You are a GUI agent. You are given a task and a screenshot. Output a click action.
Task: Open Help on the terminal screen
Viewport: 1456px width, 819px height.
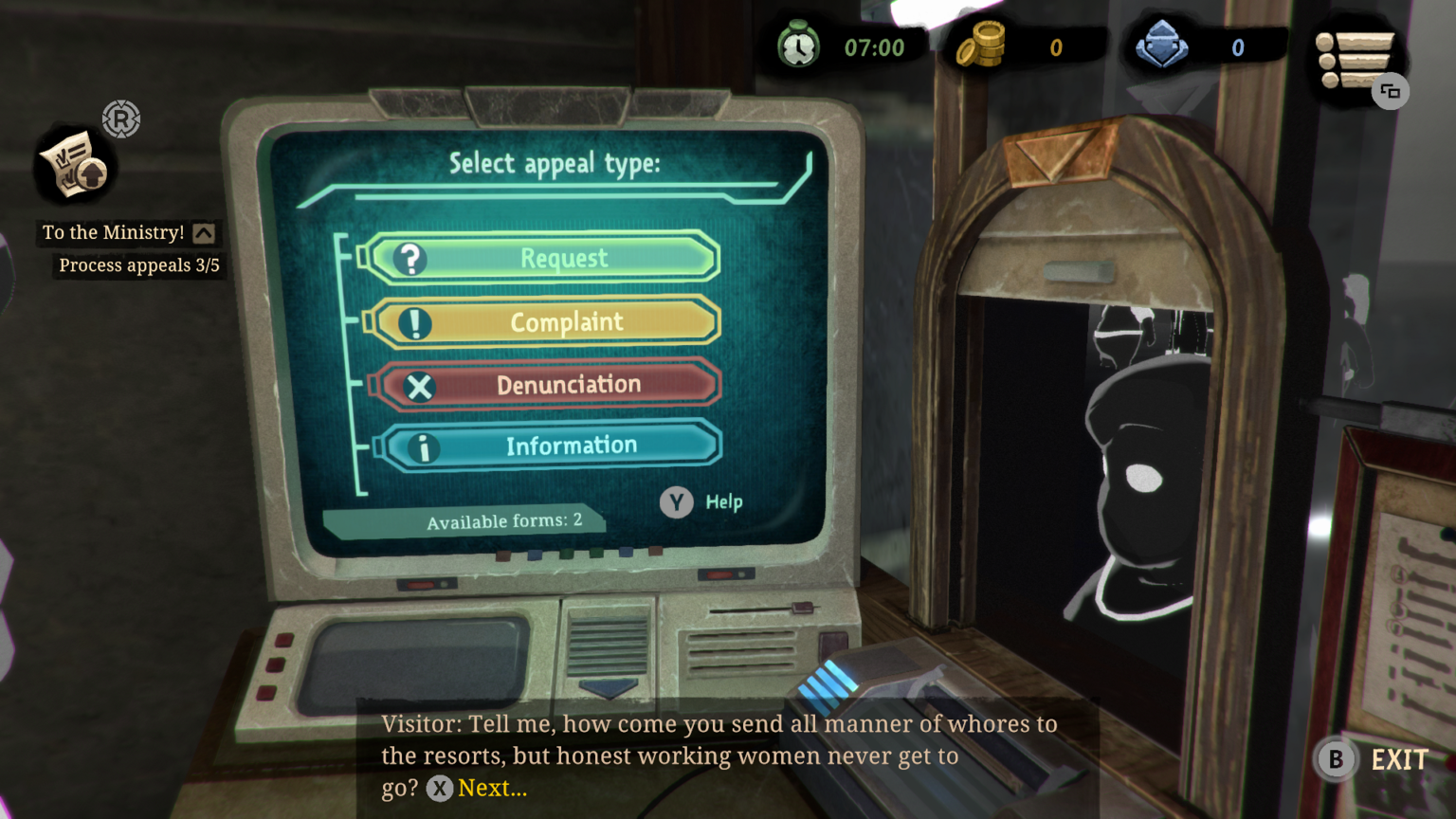tap(701, 502)
